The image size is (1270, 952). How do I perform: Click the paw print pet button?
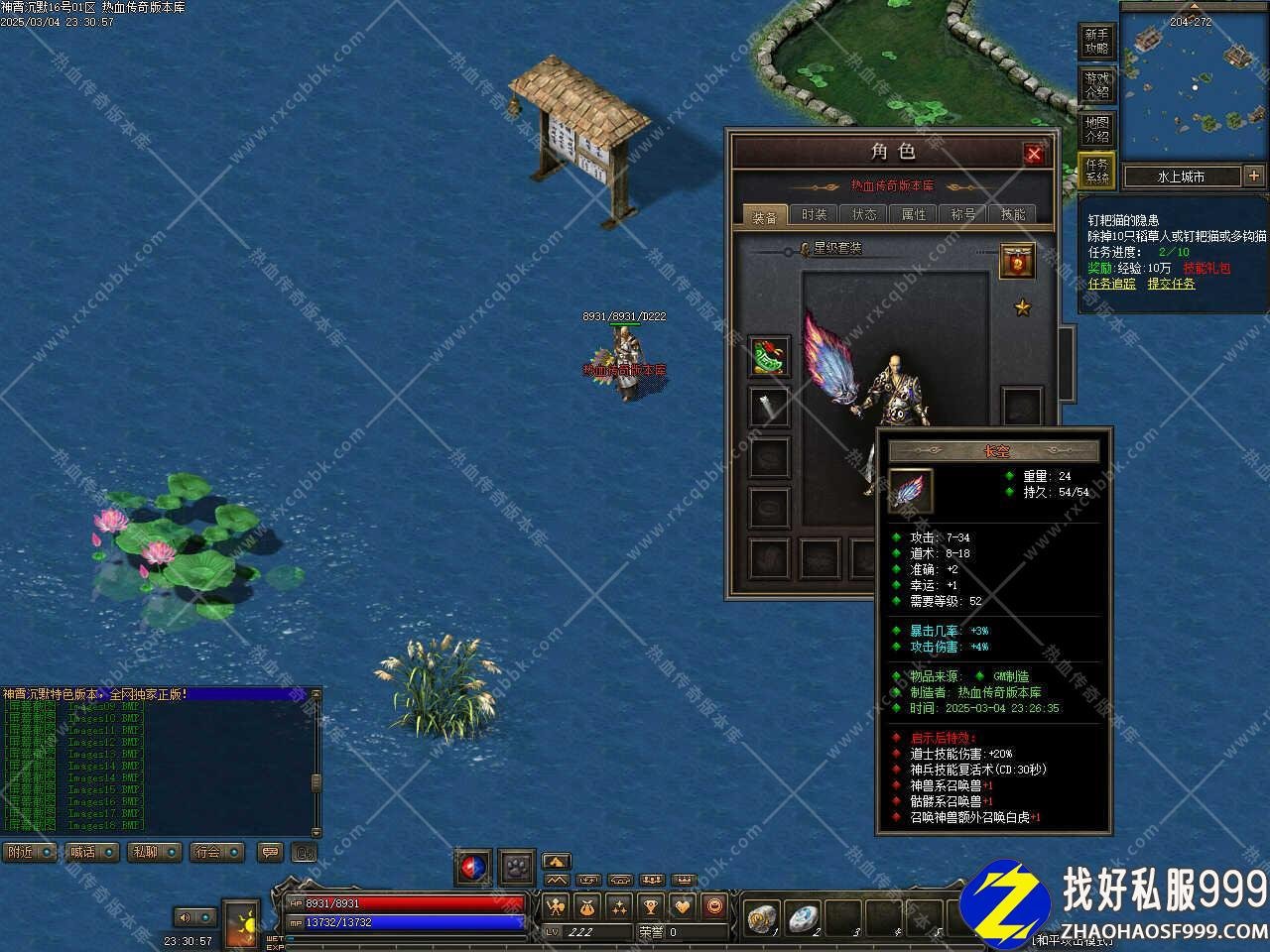[x=517, y=867]
